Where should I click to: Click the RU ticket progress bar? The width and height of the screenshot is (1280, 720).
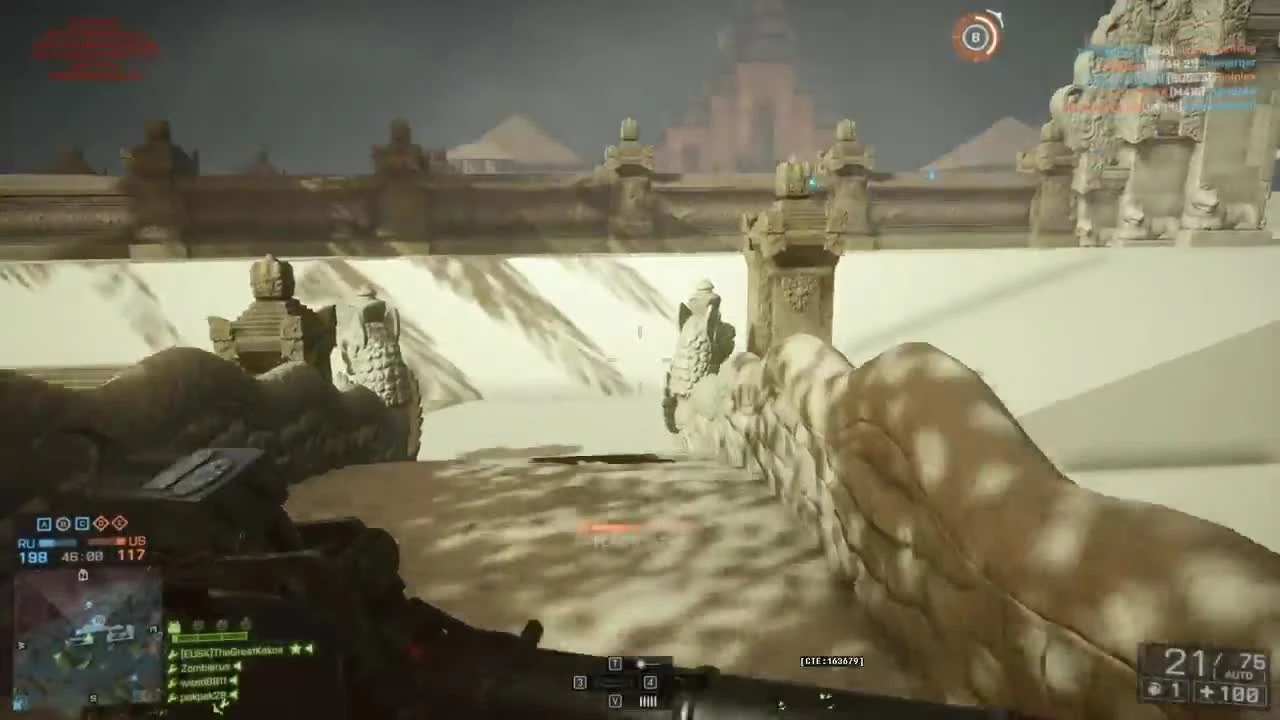(58, 540)
